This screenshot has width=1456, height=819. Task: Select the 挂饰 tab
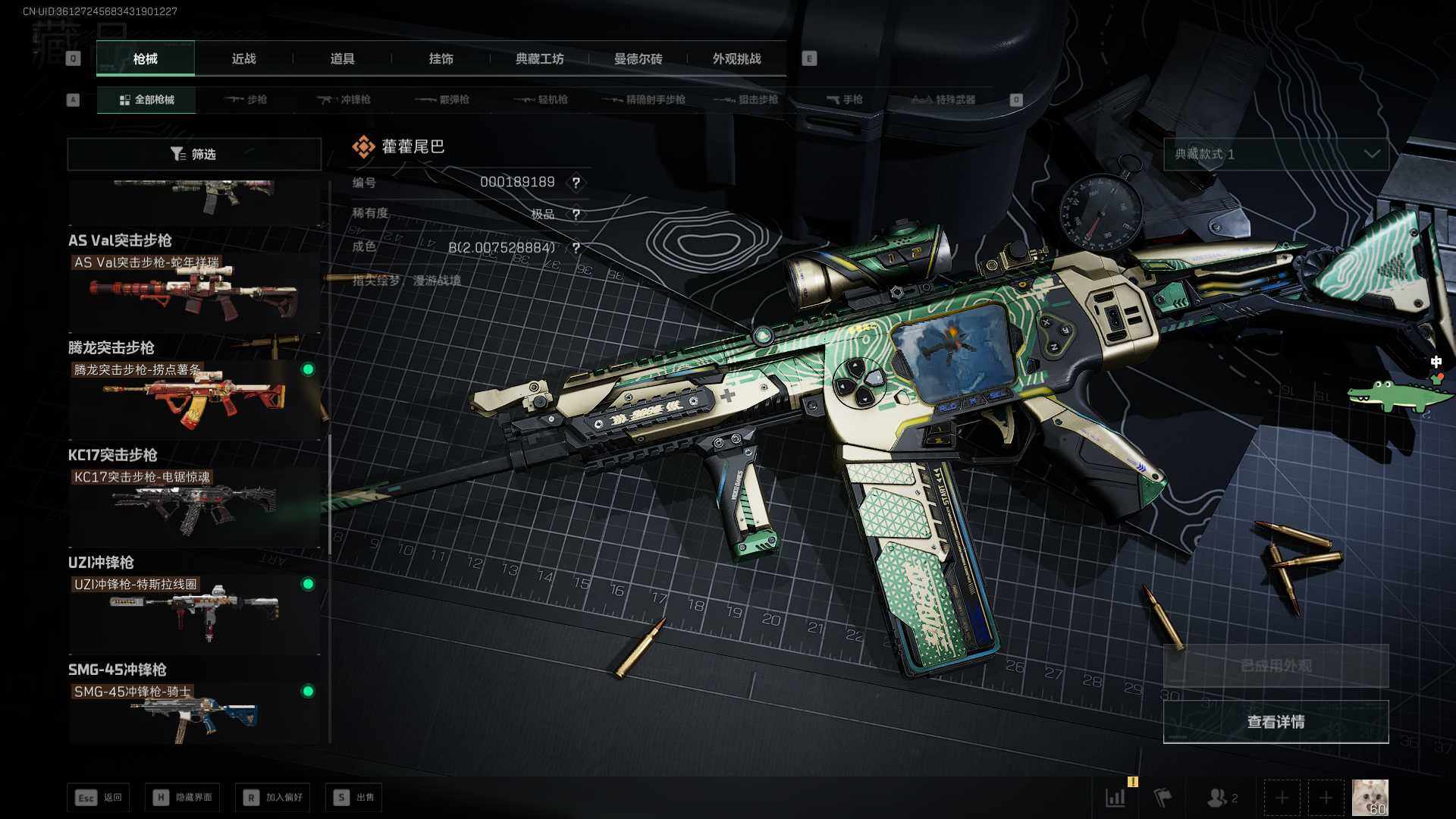441,58
